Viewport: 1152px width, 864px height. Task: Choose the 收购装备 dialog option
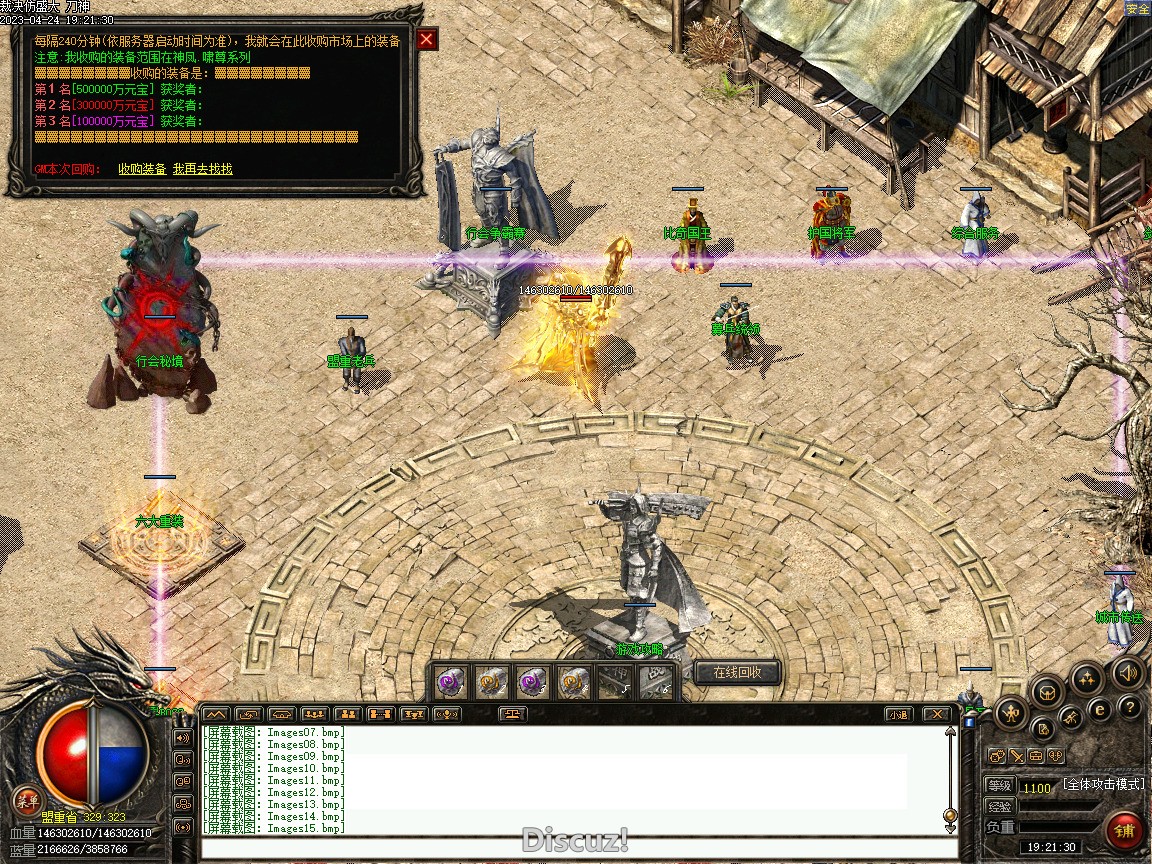click(x=142, y=169)
